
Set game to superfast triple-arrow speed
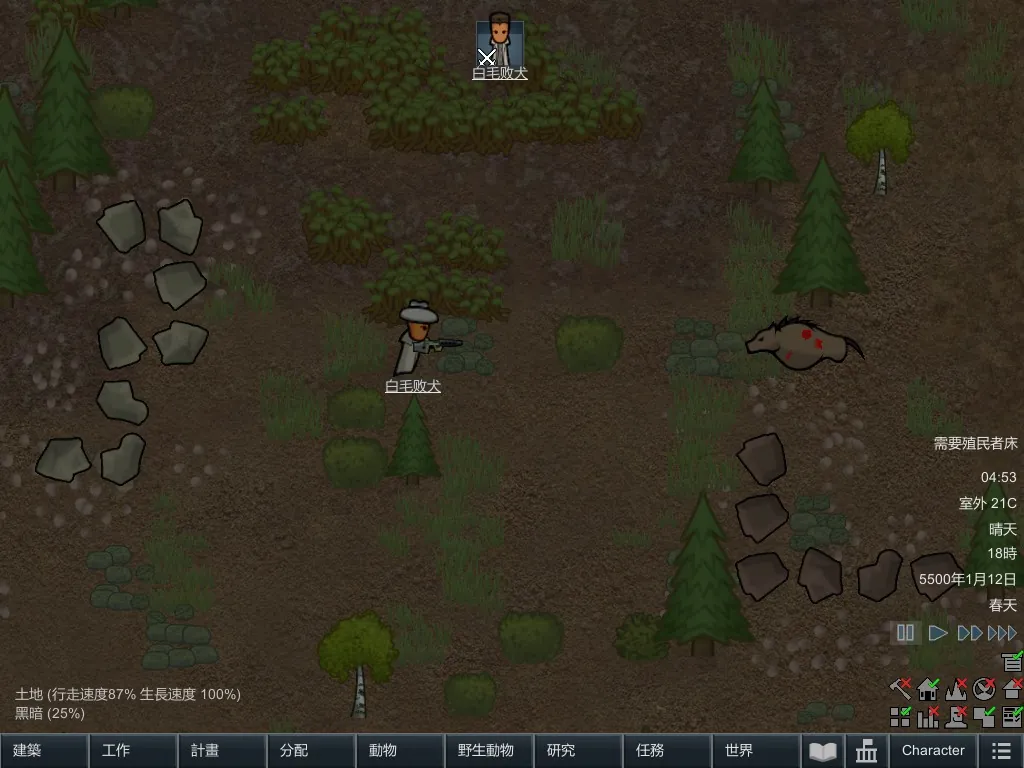point(1002,632)
